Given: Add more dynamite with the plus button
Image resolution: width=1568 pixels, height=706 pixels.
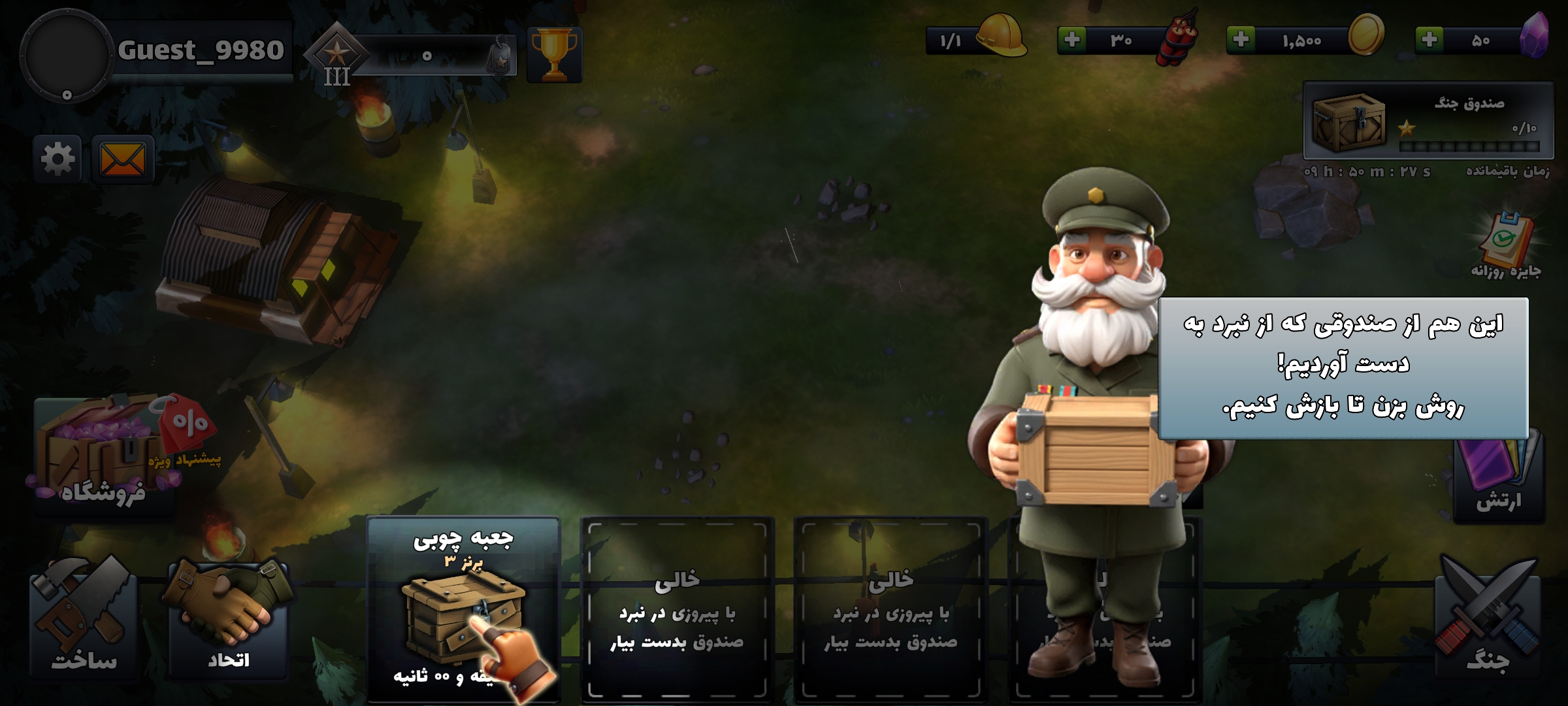Looking at the screenshot, I should (x=1071, y=40).
